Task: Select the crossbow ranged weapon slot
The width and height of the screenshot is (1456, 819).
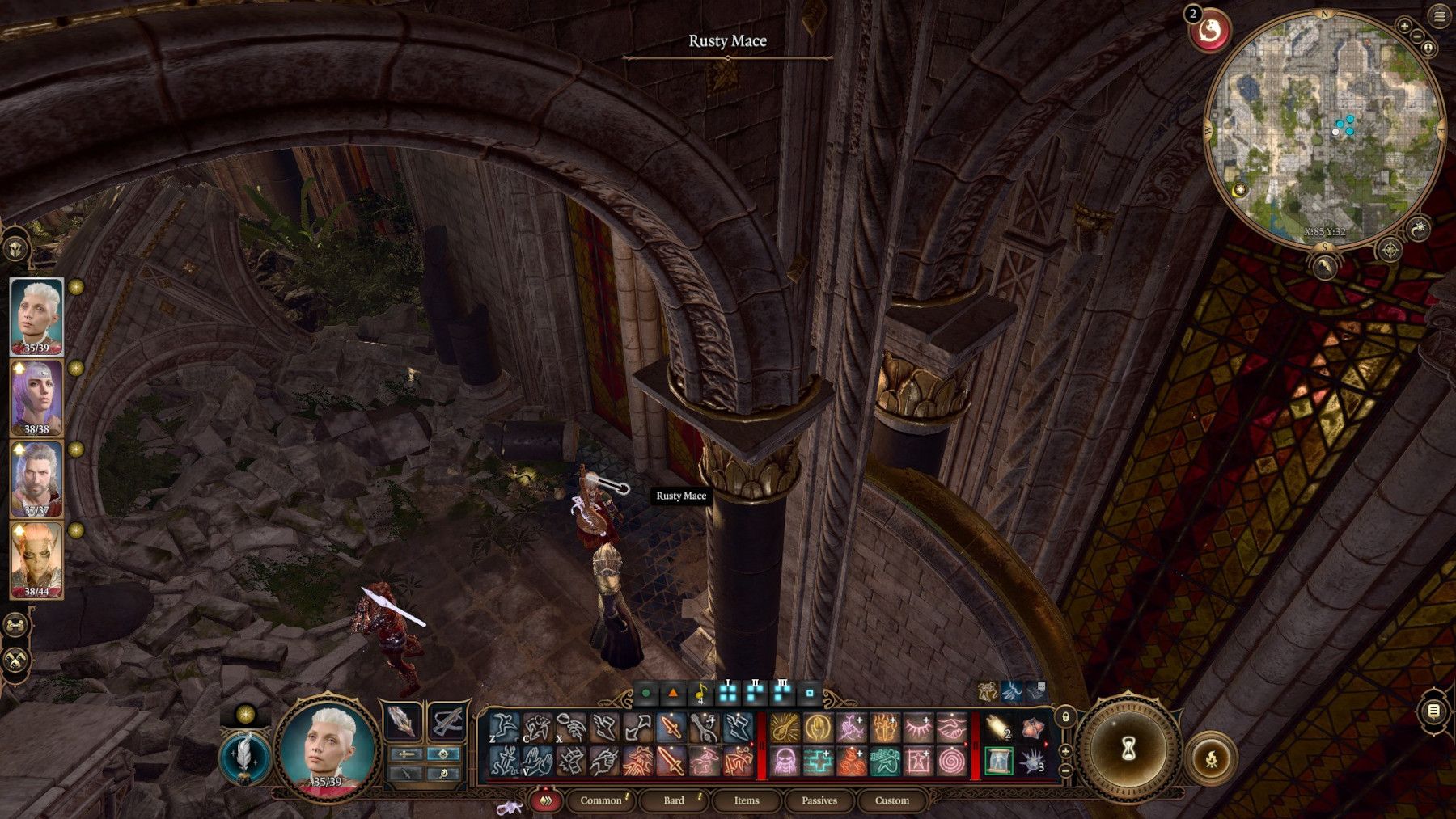Action: (x=447, y=722)
